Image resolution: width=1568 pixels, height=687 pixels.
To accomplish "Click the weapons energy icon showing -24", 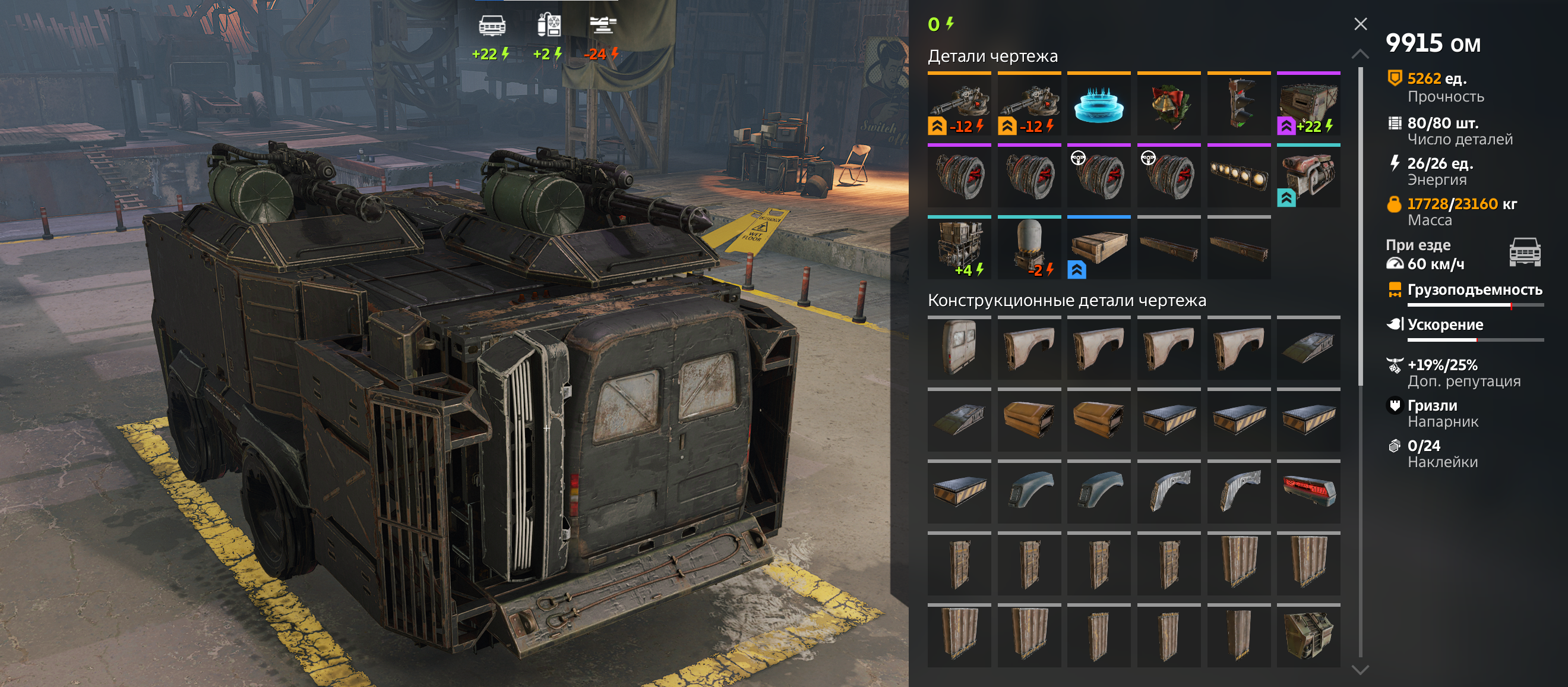I will click(603, 26).
